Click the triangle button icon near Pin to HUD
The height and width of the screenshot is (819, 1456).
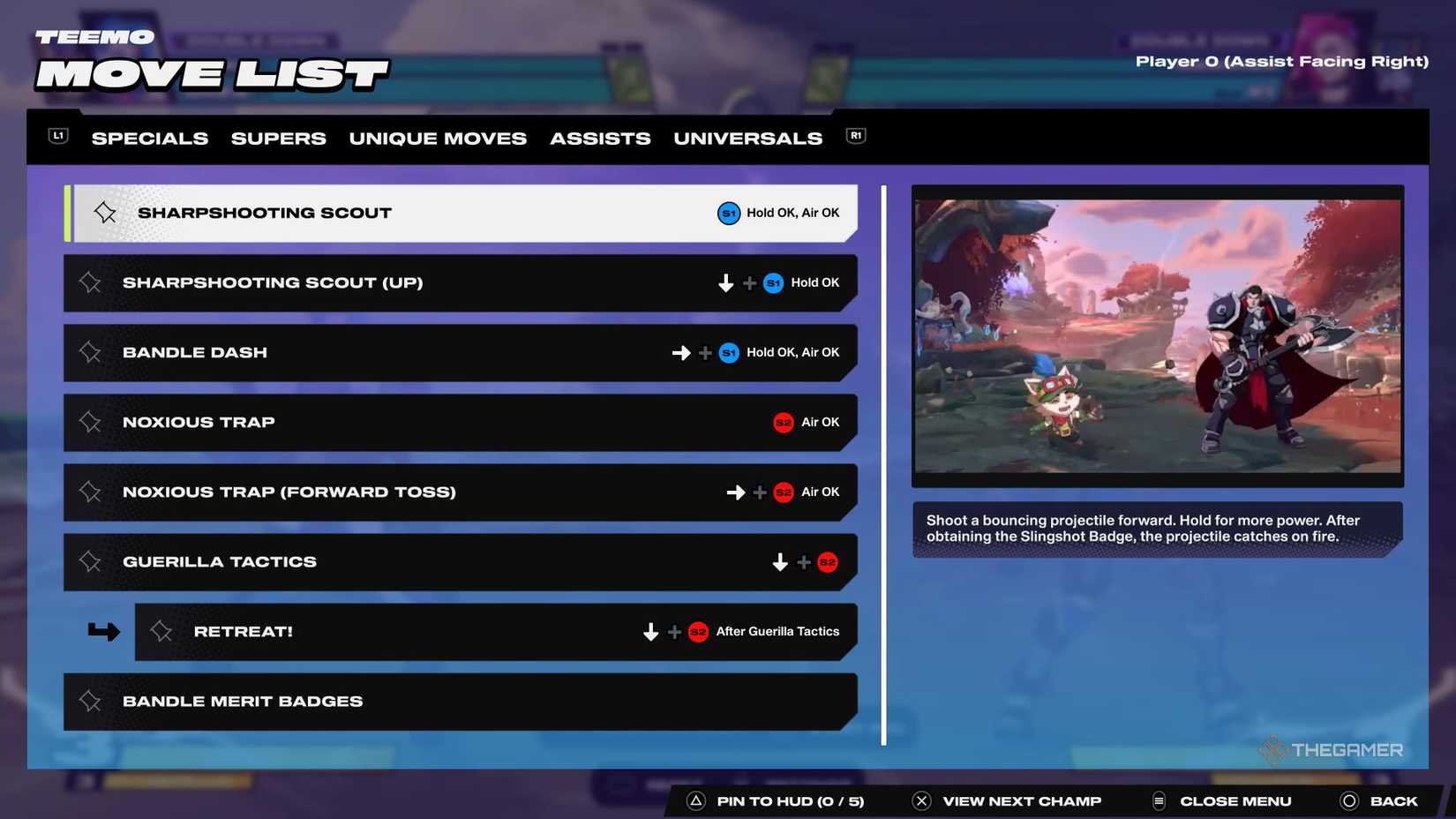(696, 800)
